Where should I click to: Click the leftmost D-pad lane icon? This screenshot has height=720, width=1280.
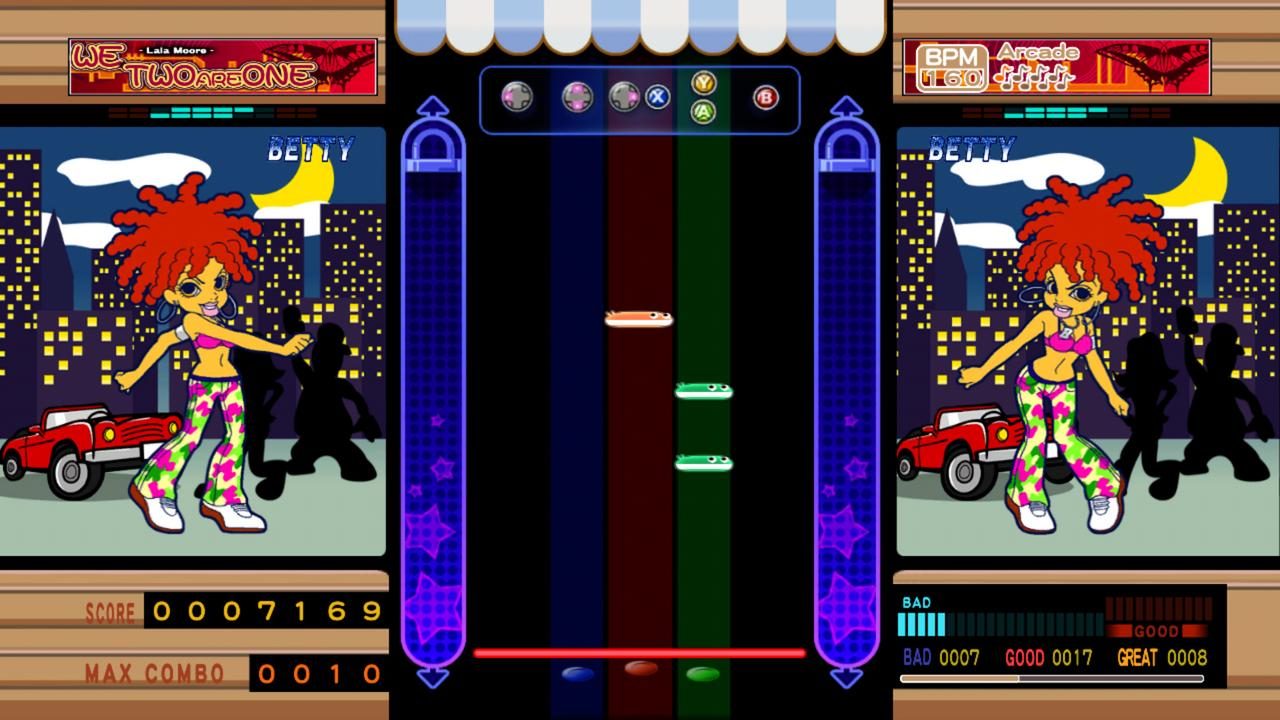click(516, 98)
